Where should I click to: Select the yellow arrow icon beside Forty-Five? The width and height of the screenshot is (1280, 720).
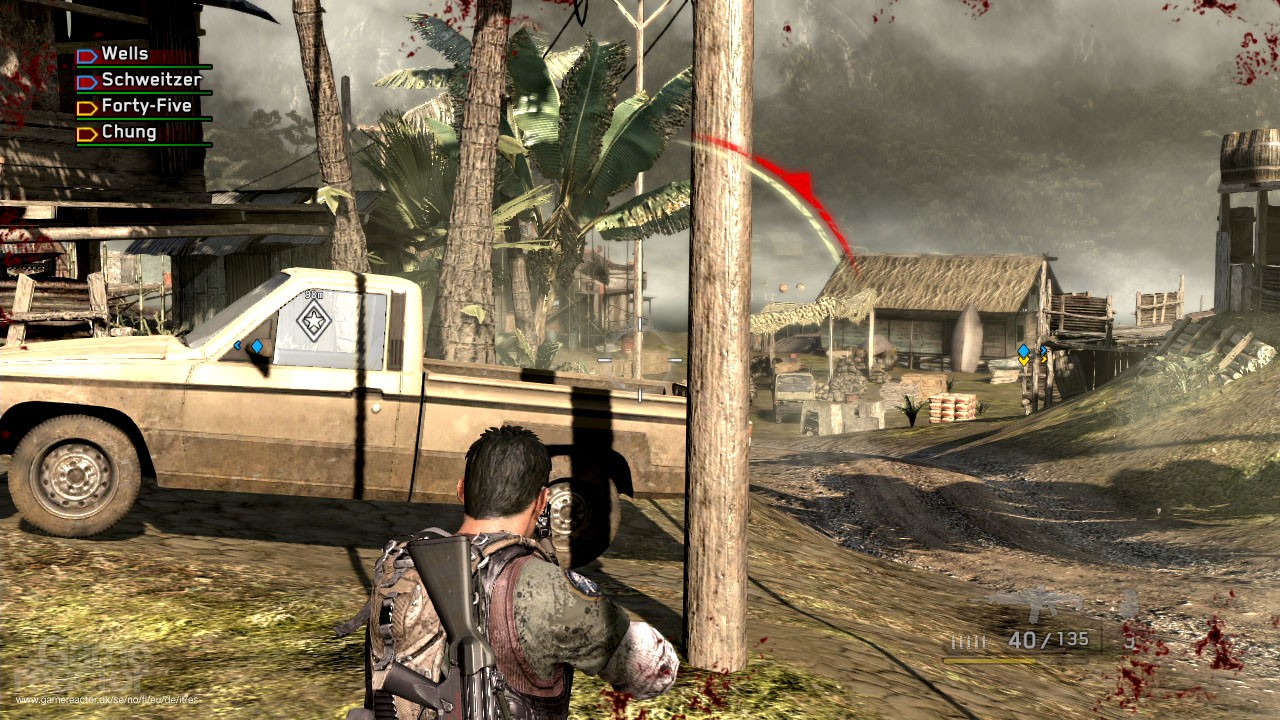[x=87, y=107]
